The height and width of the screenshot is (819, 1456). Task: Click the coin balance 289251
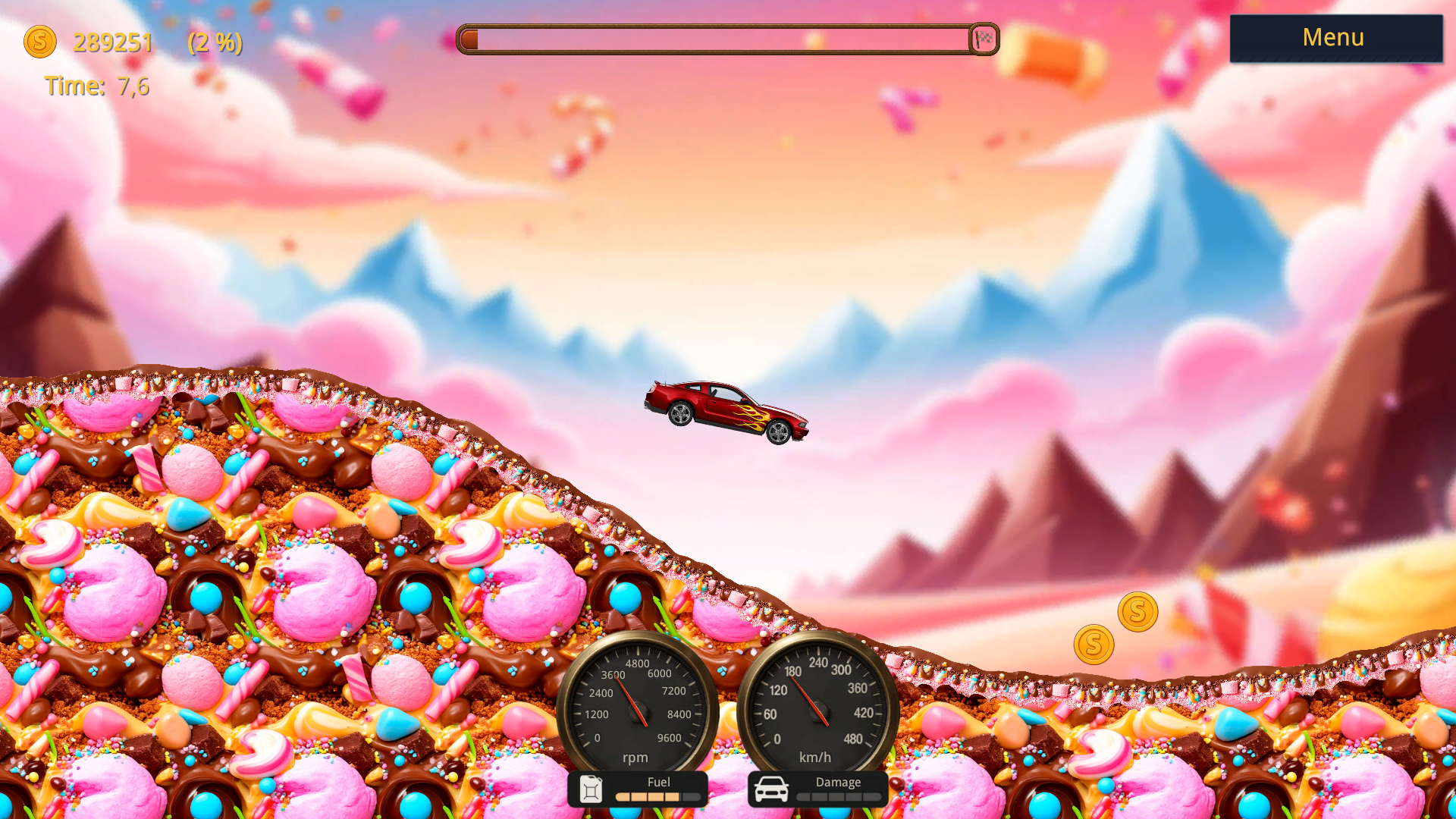[x=111, y=43]
